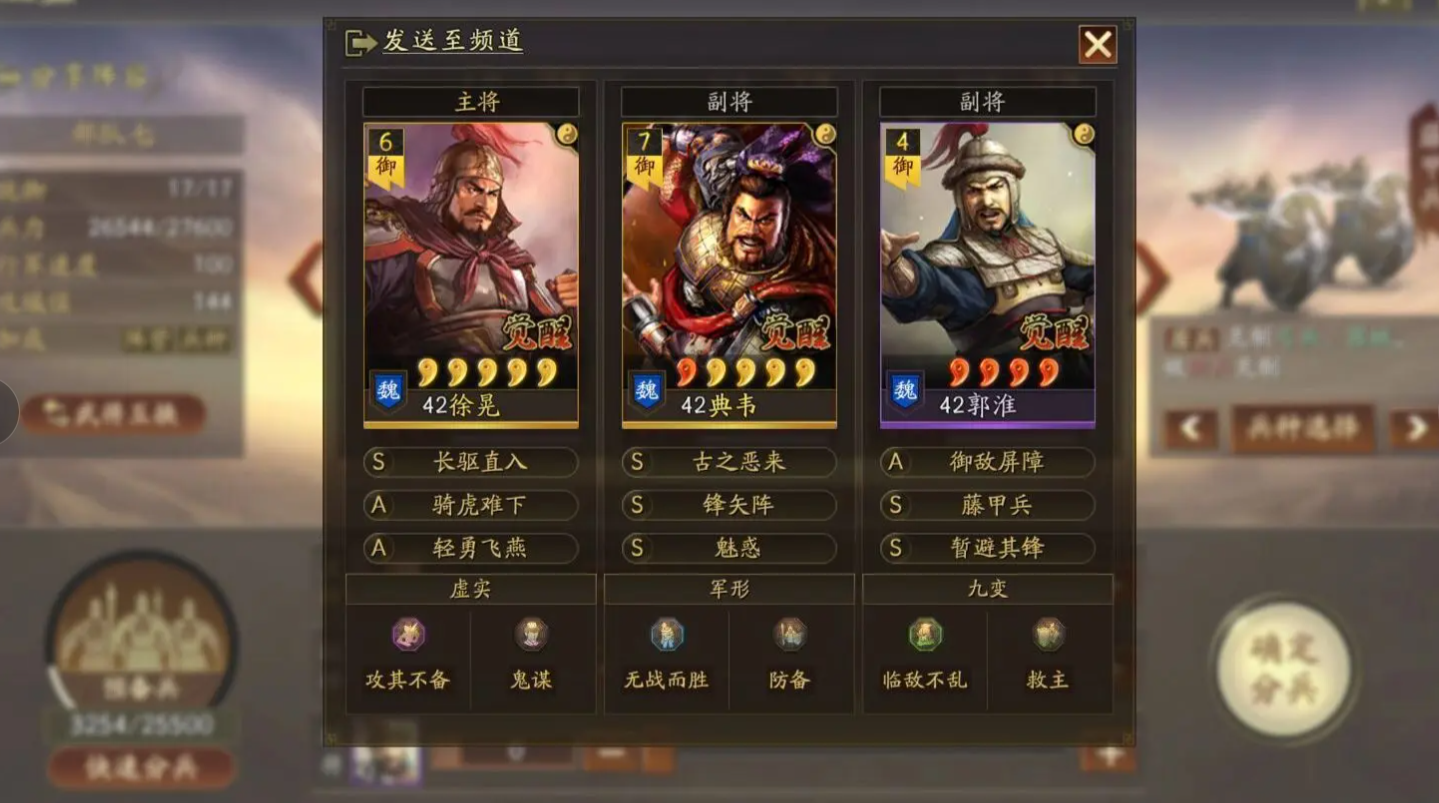The width and height of the screenshot is (1439, 803).
Task: Click the 兵种选择 button
Action: (1302, 427)
